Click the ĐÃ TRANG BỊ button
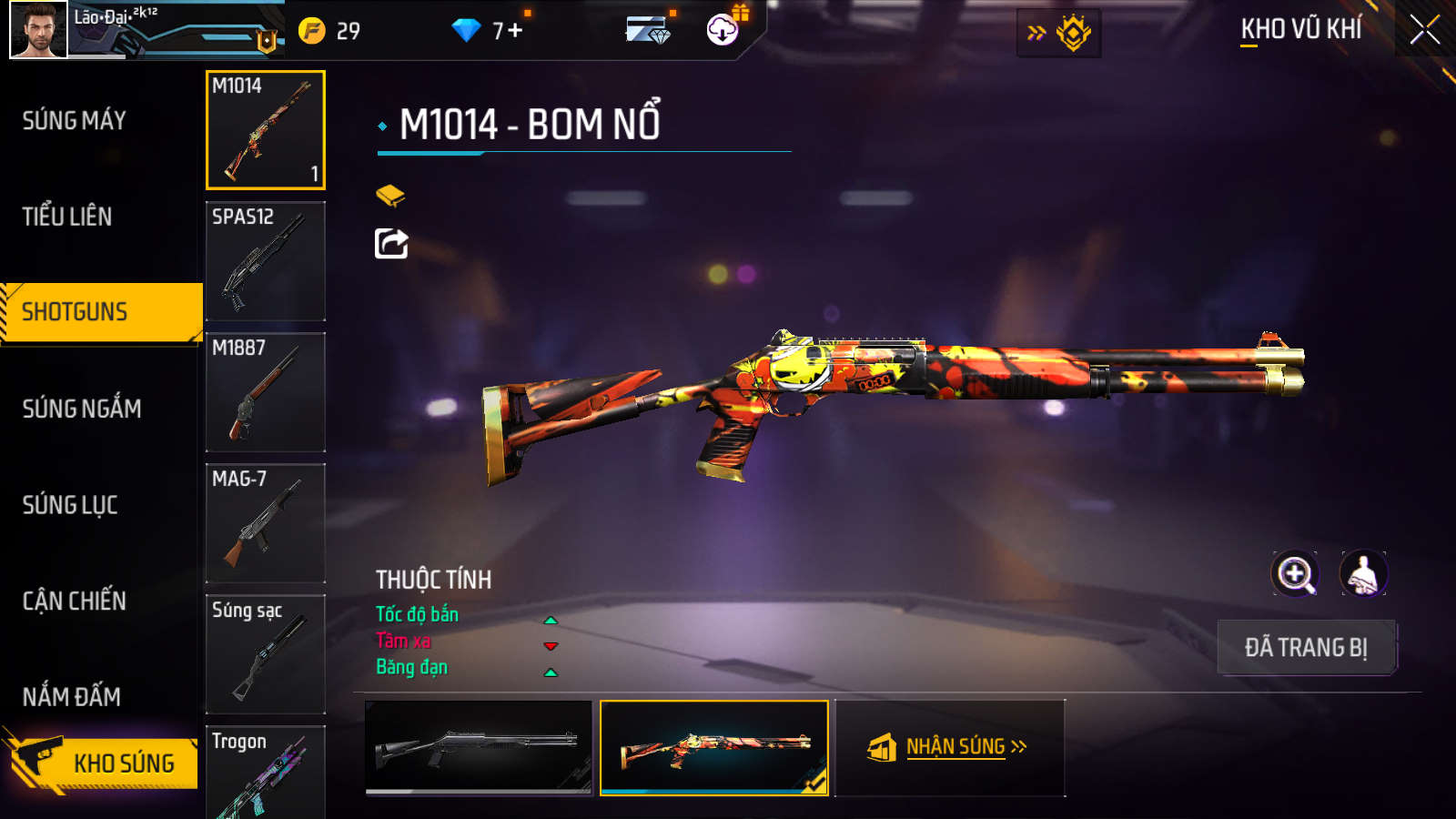Viewport: 1456px width, 819px height. 1306,648
